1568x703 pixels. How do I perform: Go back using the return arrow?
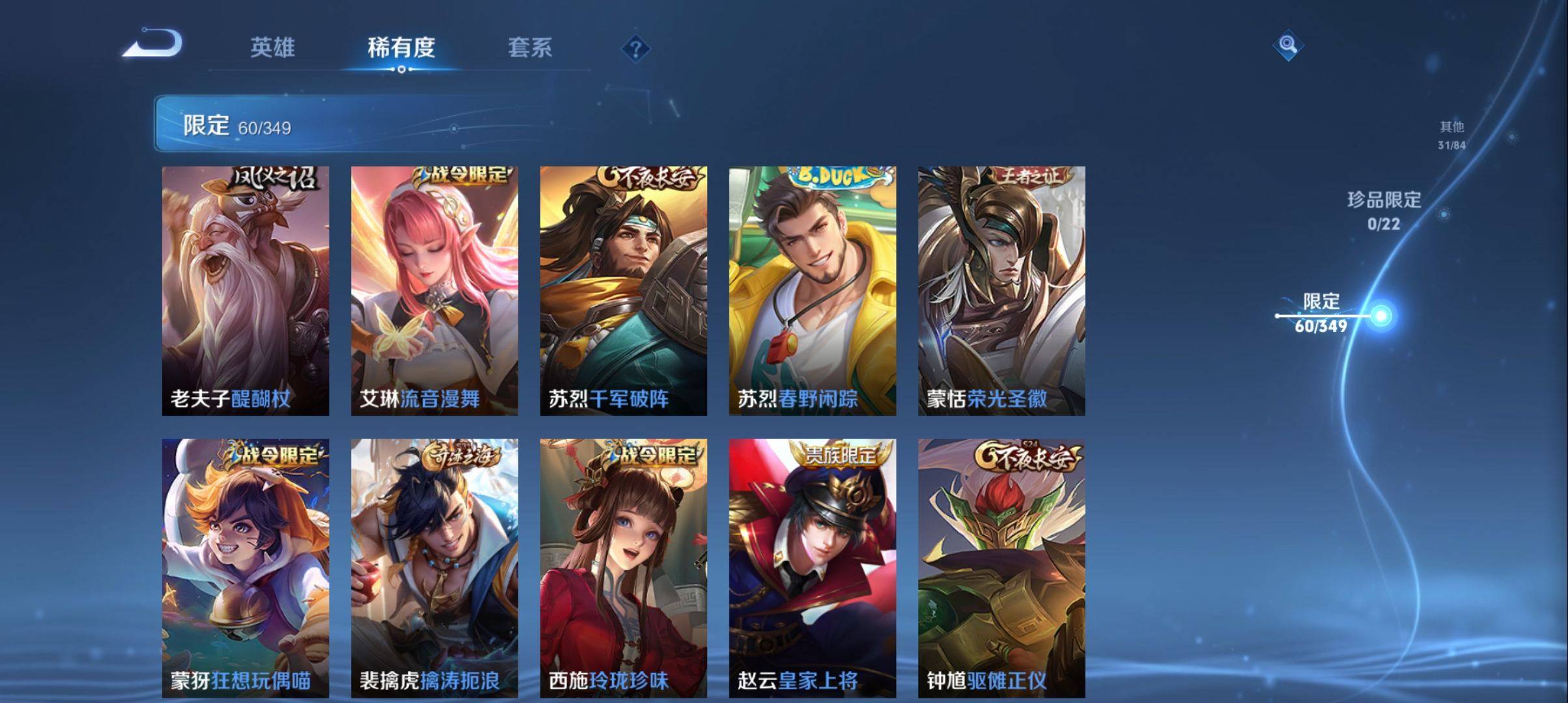pyautogui.click(x=154, y=44)
